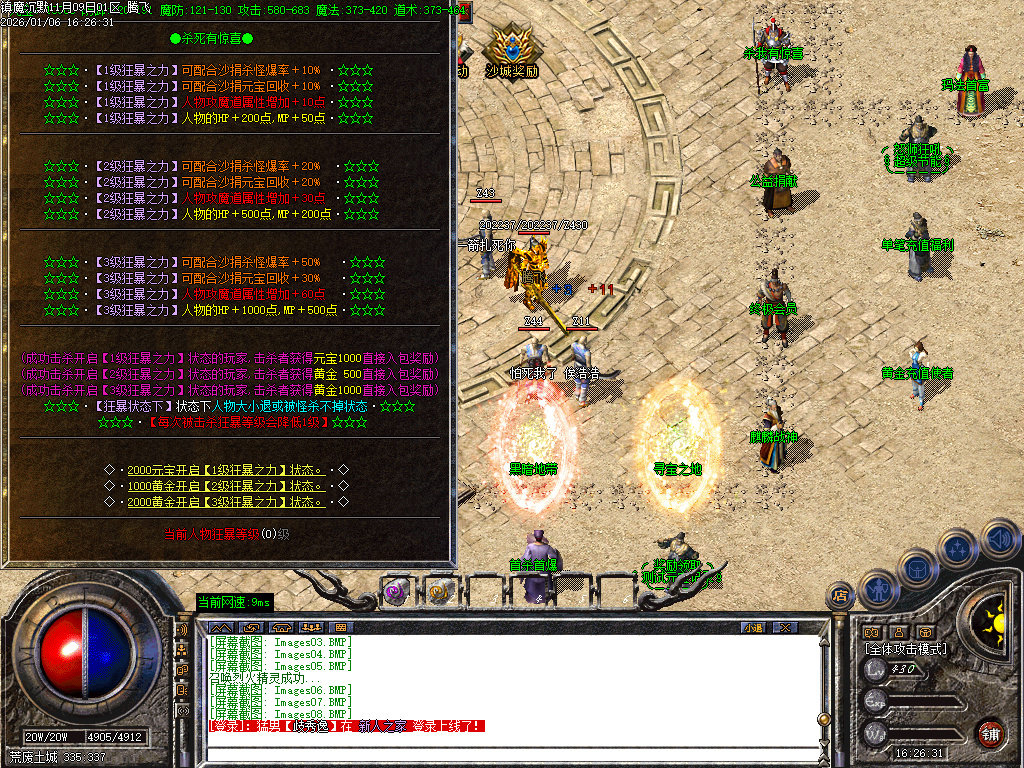Open the 店 shop round button
Image resolution: width=1024 pixels, height=768 pixels.
839,597
